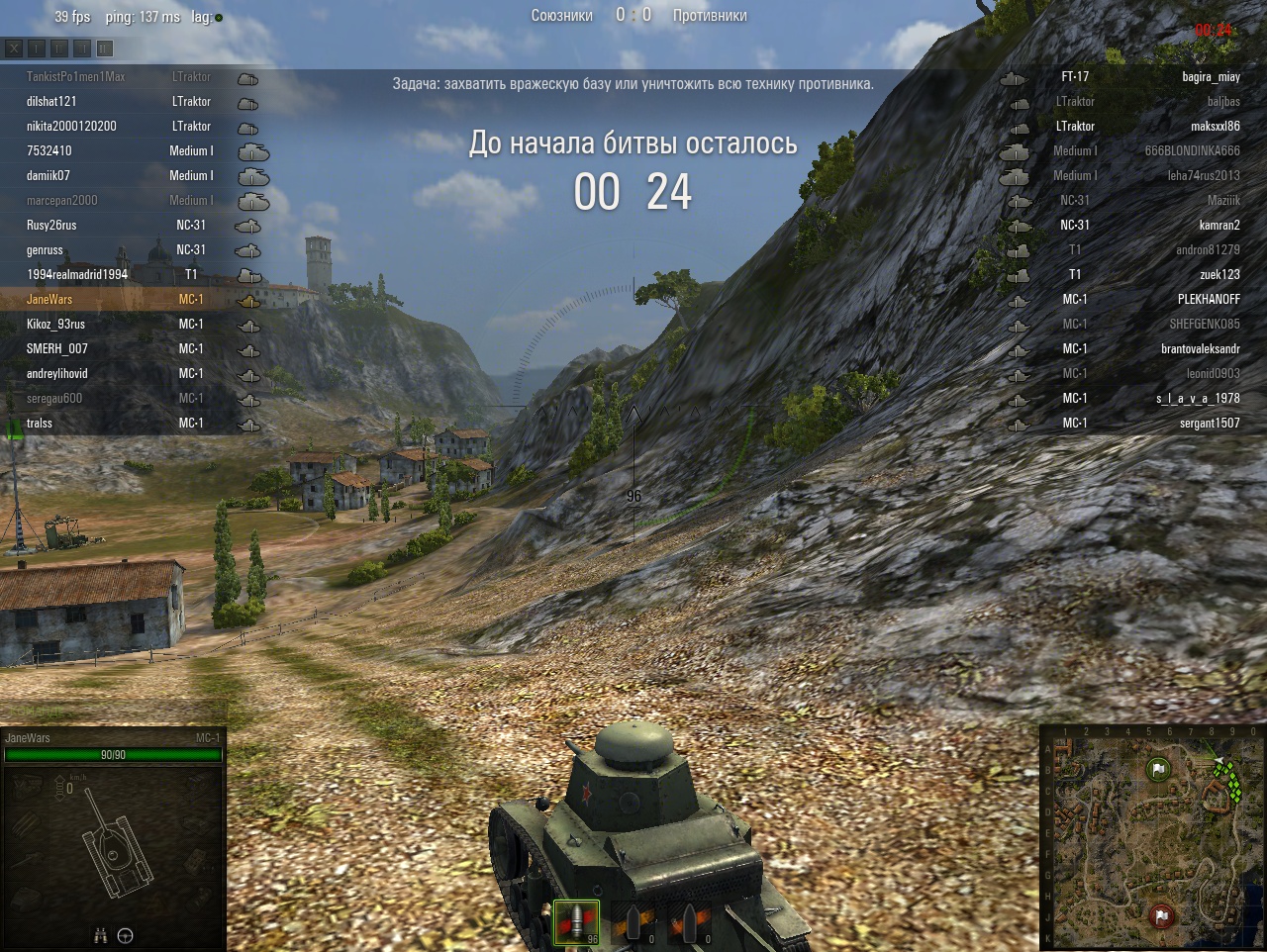Select the armor-piercing shell slot with 96 rounds
This screenshot has height=952, width=1267.
pos(576,923)
